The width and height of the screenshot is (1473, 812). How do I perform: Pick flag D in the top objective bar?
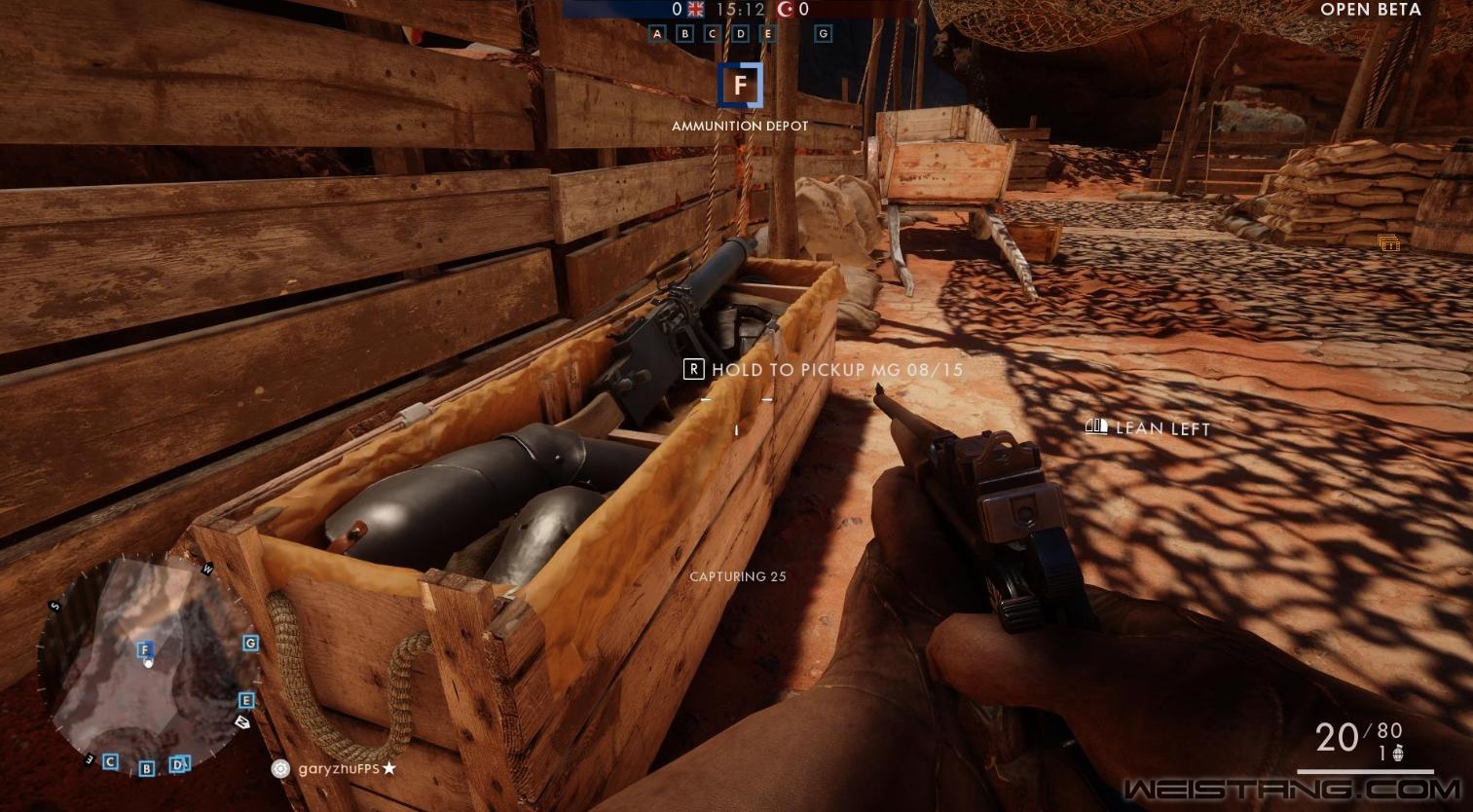click(741, 34)
